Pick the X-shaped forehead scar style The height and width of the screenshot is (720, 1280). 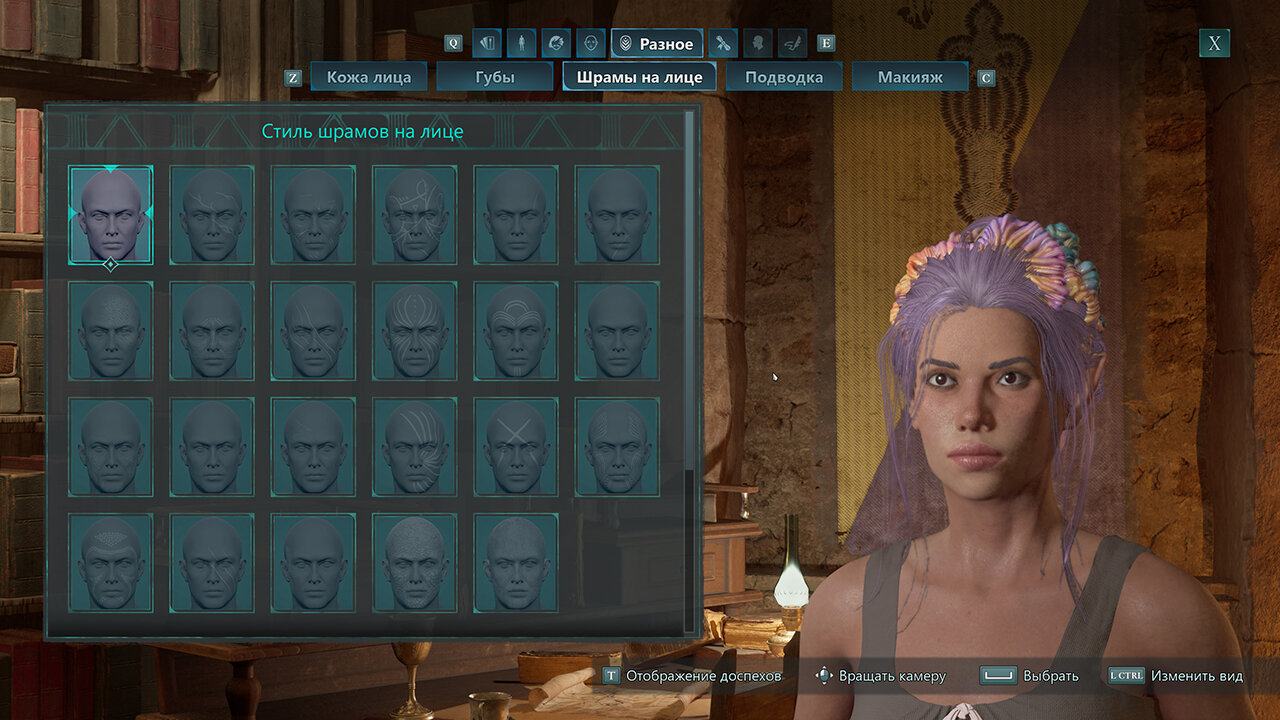[516, 446]
